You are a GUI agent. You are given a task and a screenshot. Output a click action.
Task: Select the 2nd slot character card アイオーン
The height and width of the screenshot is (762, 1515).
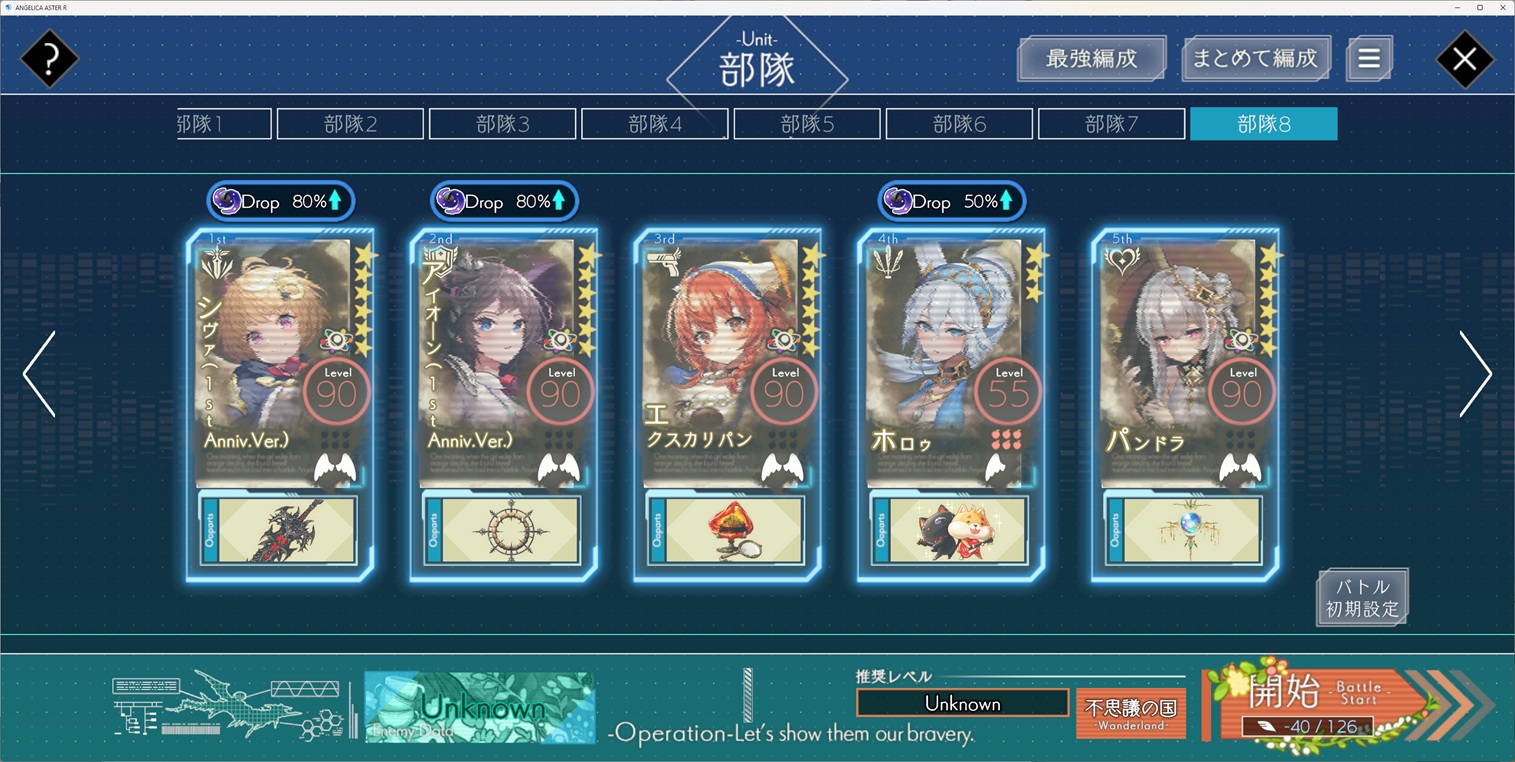pos(503,360)
